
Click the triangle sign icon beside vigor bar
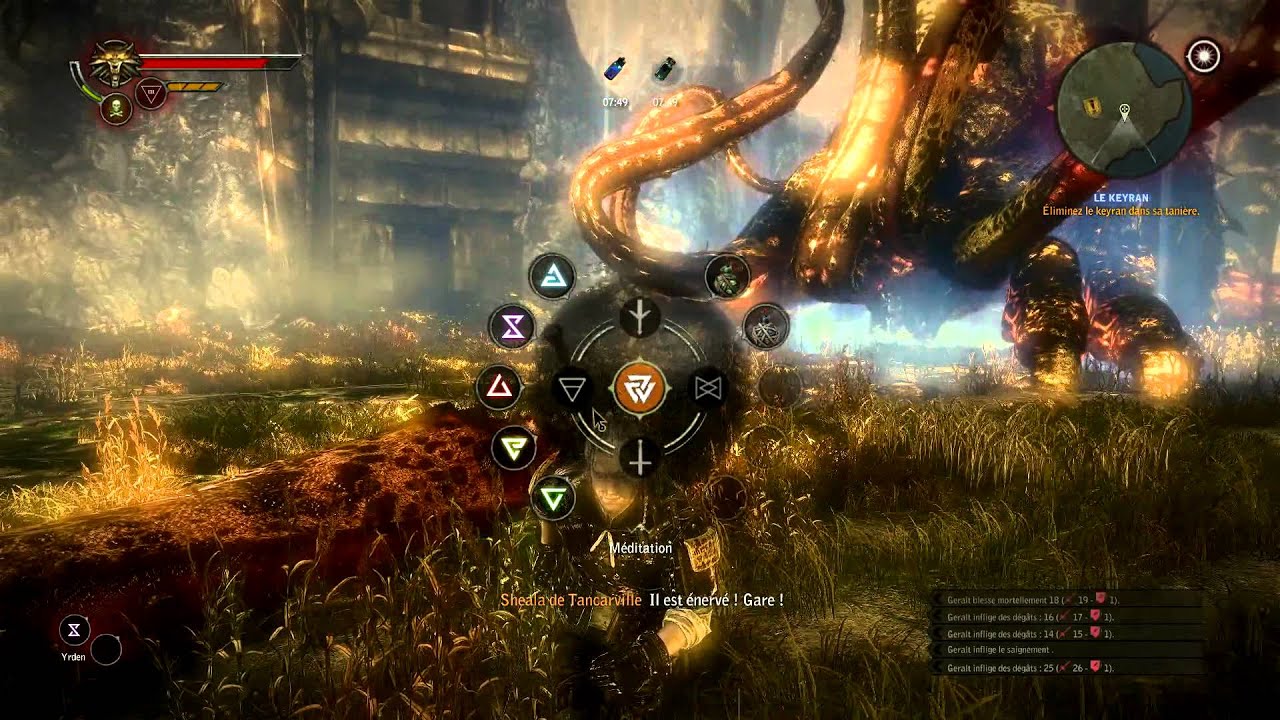point(151,94)
